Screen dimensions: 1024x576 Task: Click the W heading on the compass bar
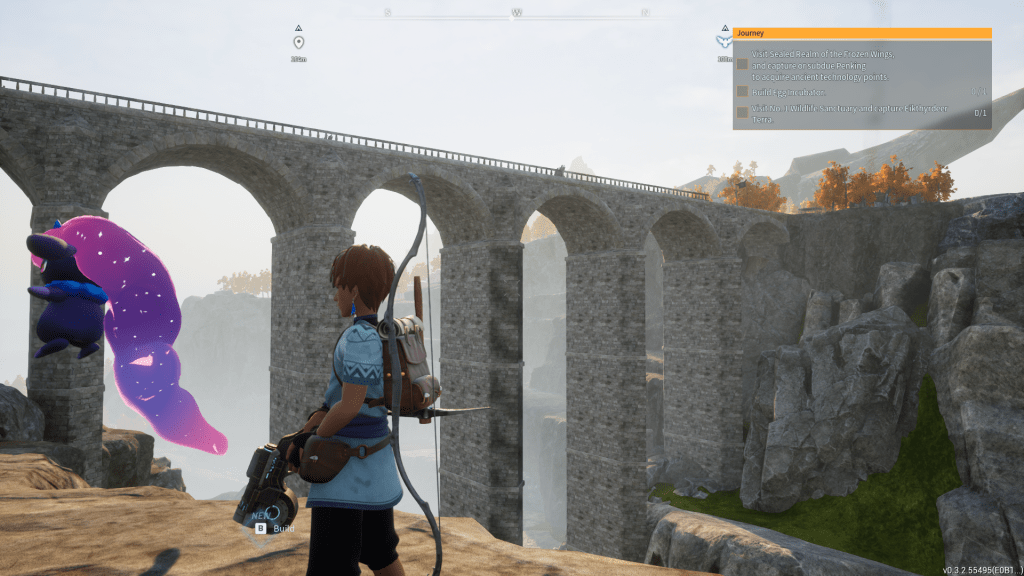coord(517,13)
